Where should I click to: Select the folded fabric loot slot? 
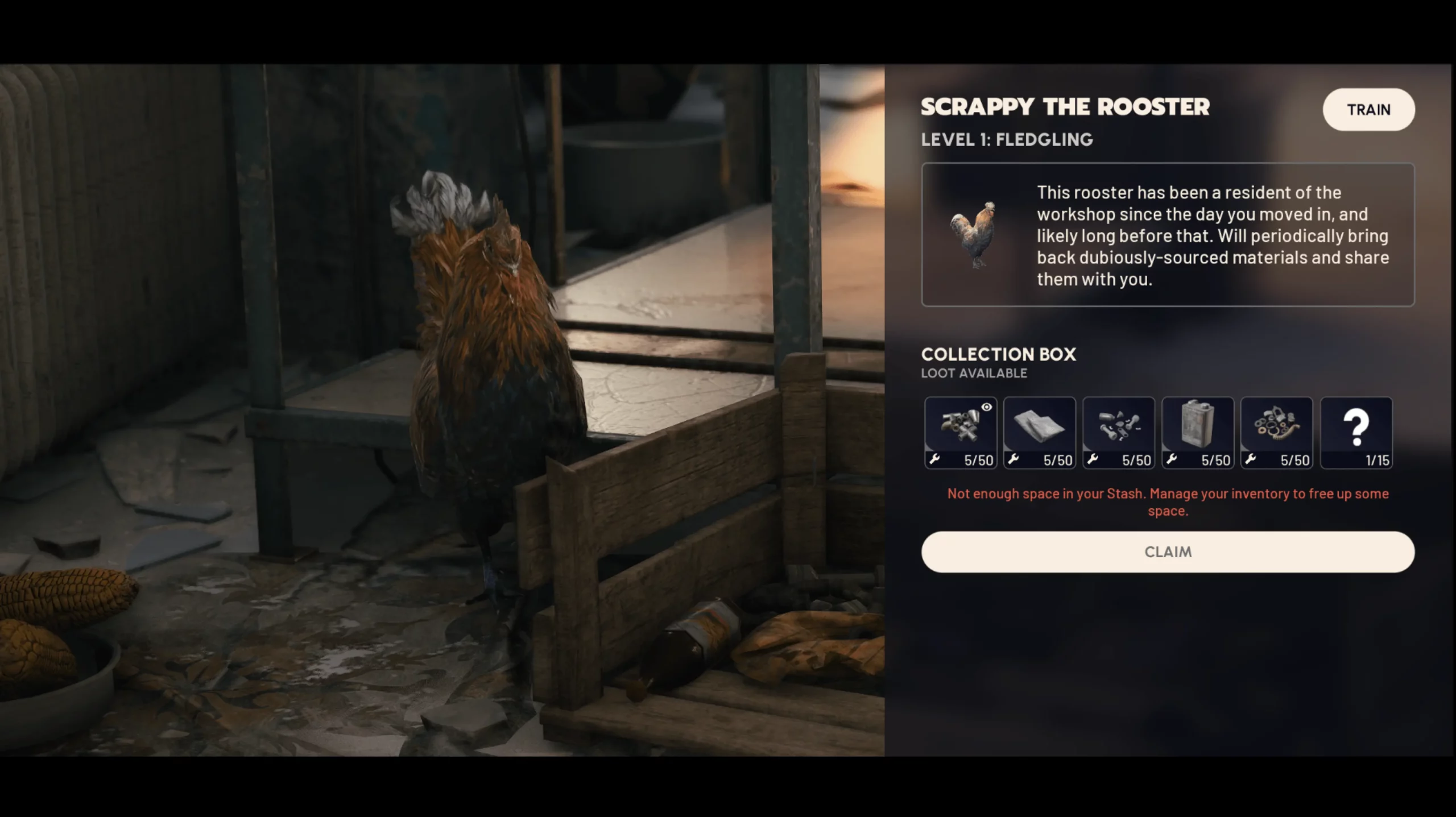click(1039, 433)
